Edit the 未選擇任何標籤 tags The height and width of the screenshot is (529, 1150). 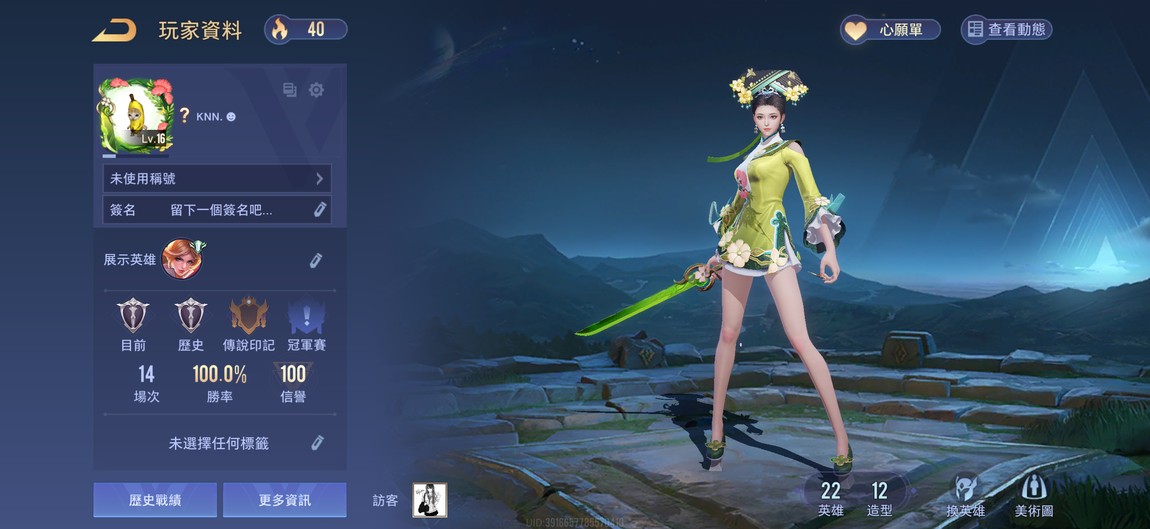click(316, 443)
